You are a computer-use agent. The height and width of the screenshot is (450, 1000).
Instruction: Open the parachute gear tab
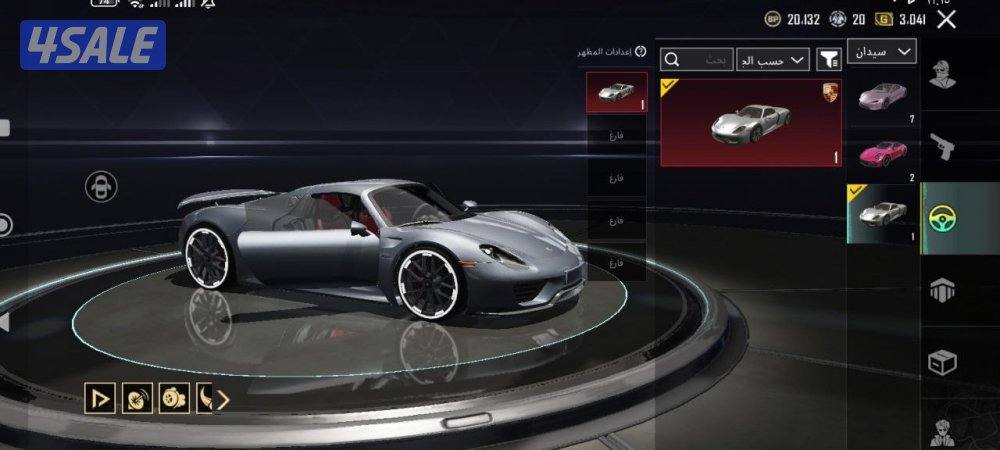(942, 290)
